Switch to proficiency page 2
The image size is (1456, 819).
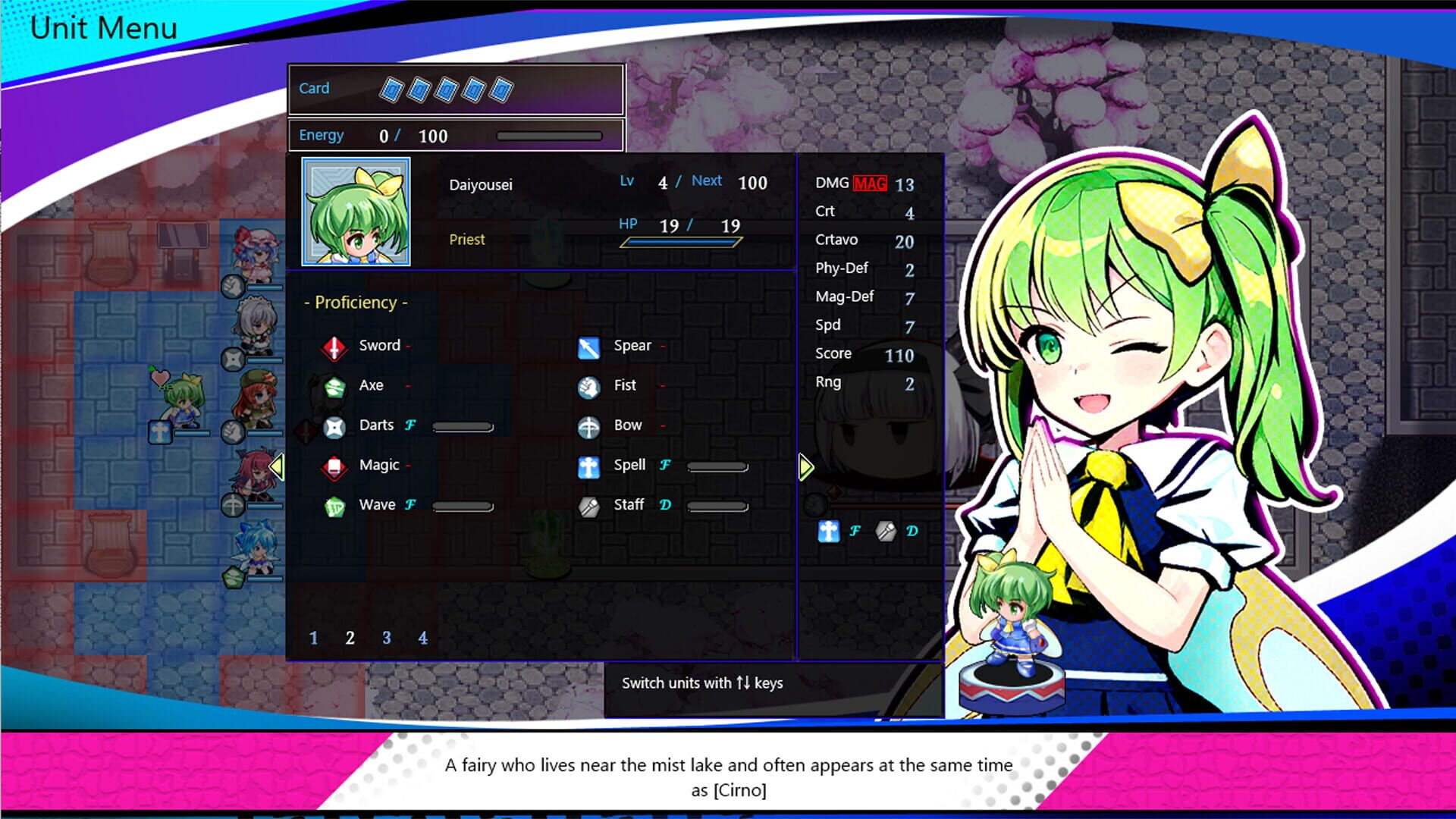coord(350,638)
